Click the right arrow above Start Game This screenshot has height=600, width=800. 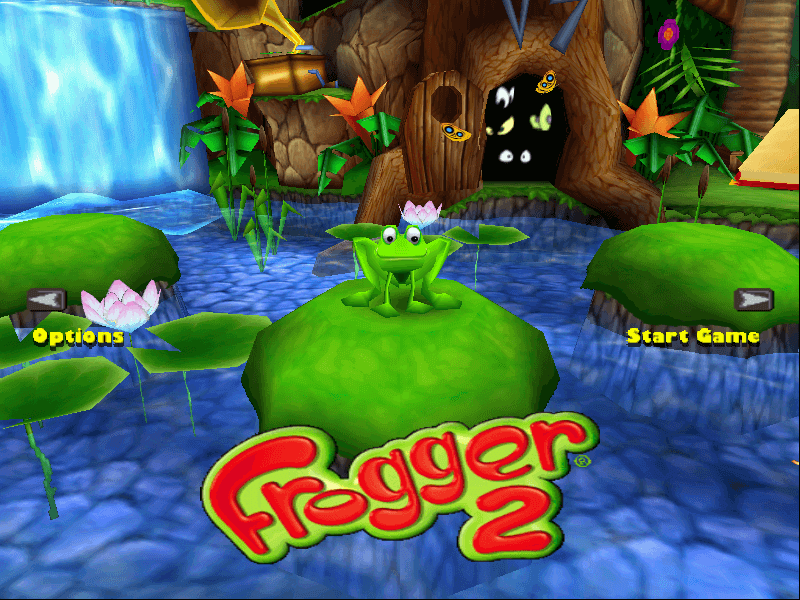tap(754, 299)
